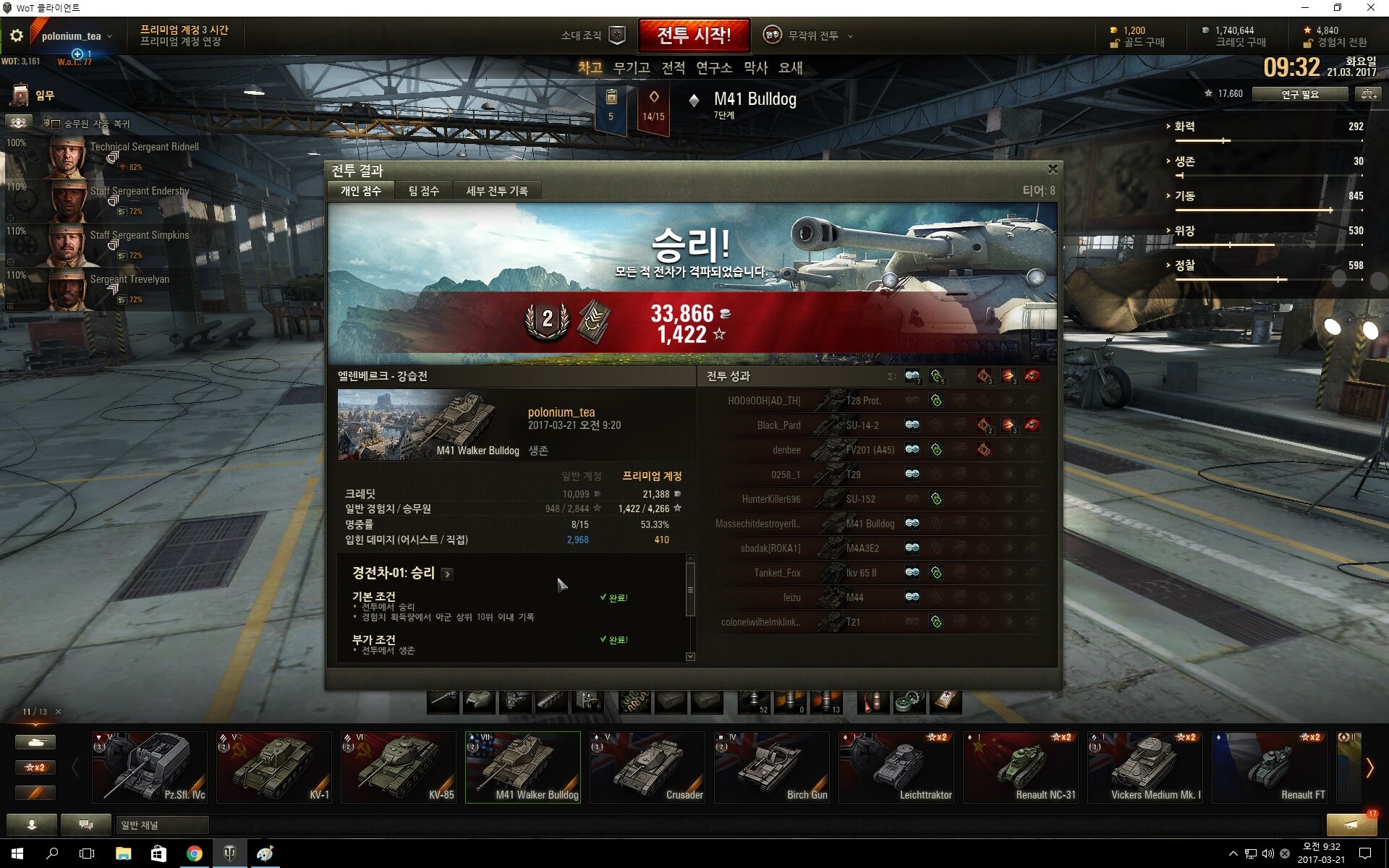This screenshot has height=868, width=1389.
Task: Start the battle with the red button
Action: [x=694, y=35]
